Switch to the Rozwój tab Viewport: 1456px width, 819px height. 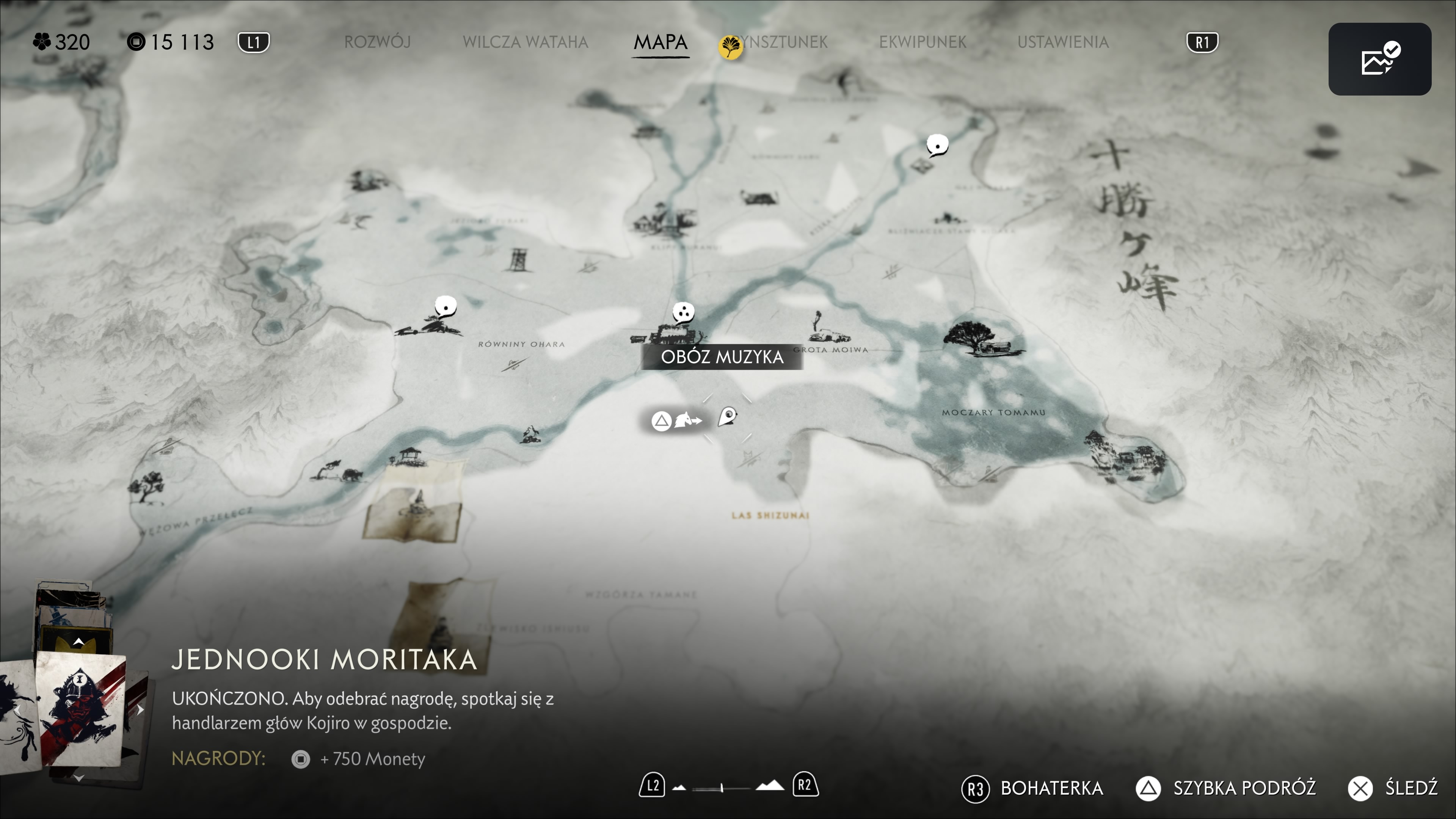[x=377, y=42]
